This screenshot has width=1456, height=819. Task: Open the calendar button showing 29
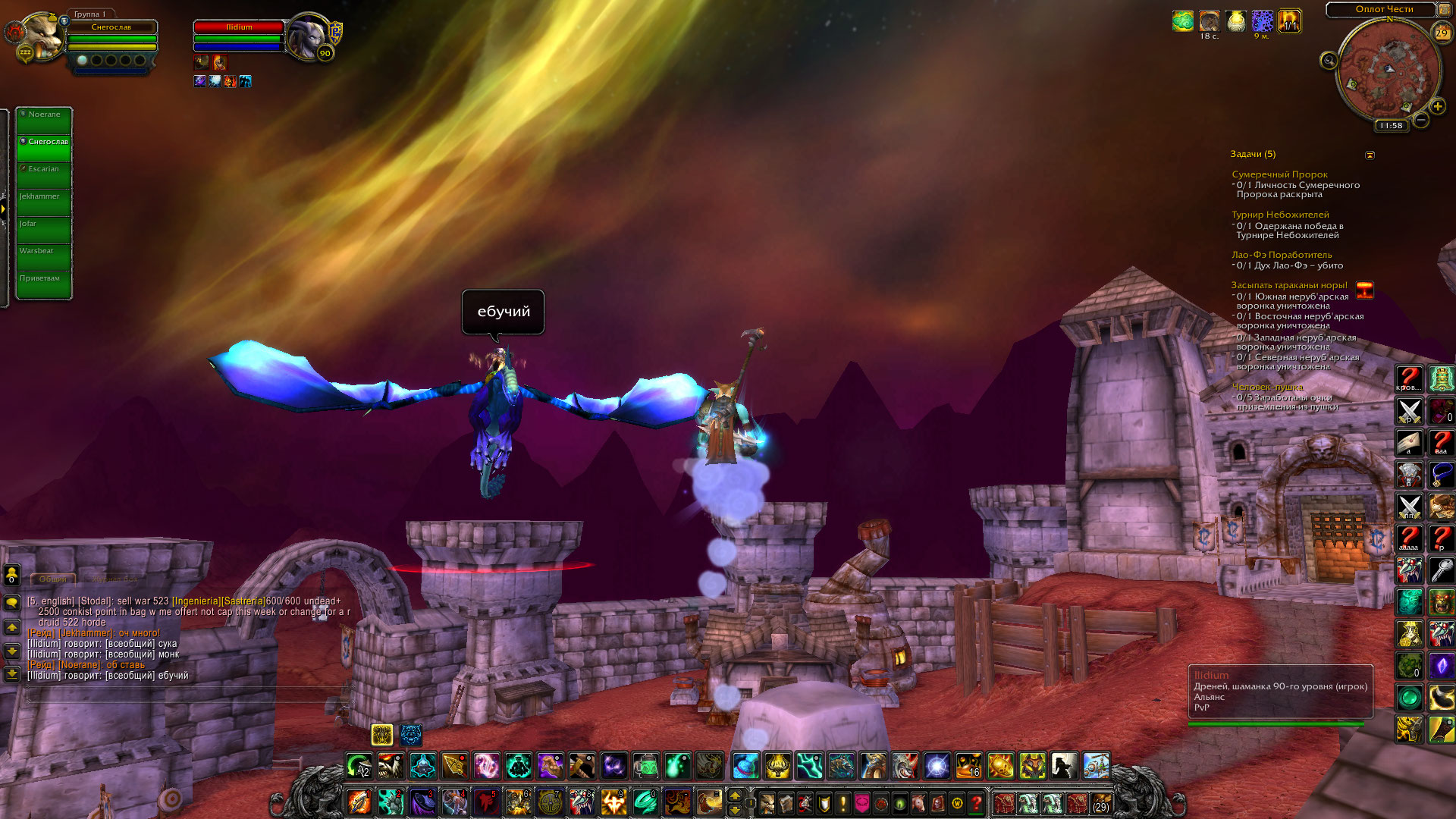1441,33
